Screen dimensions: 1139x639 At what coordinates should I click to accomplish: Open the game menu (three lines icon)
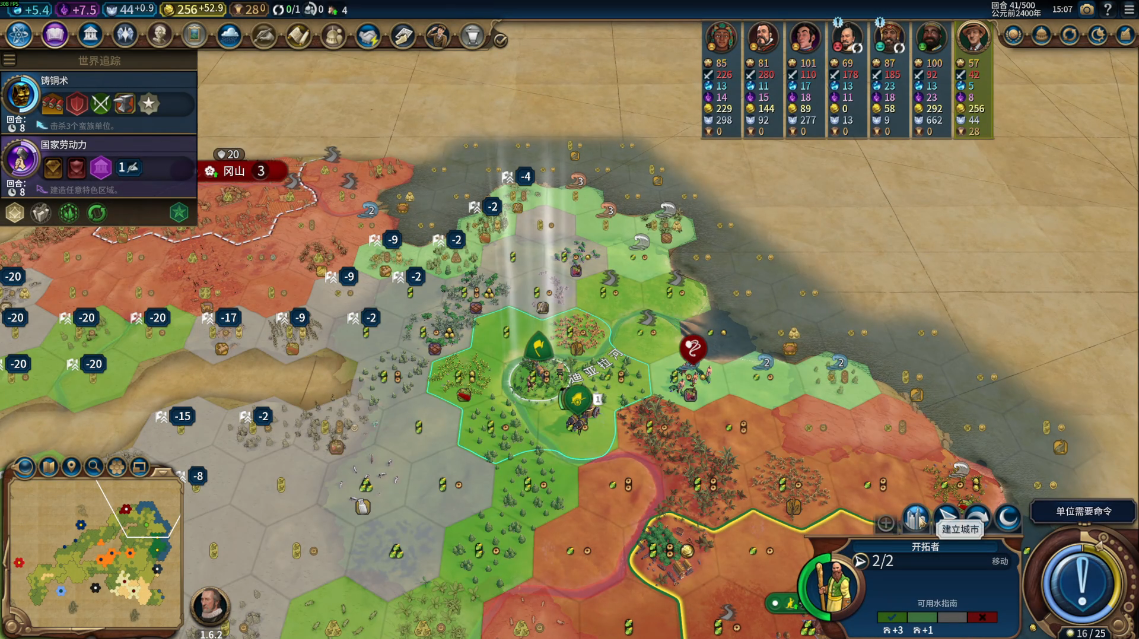(1129, 9)
